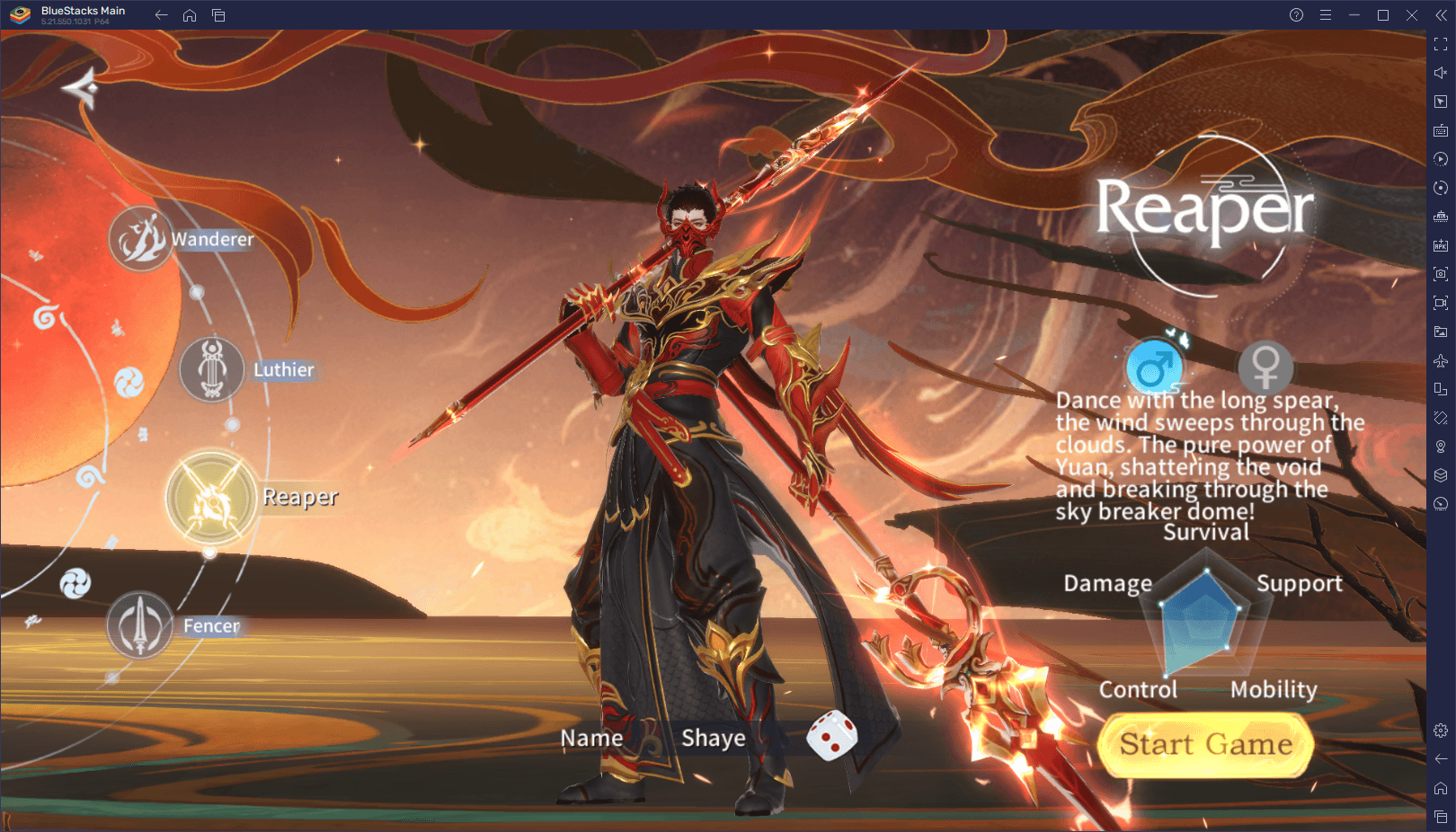This screenshot has width=1456, height=832.
Task: Open BlueStacks settings gear
Action: click(x=1441, y=730)
